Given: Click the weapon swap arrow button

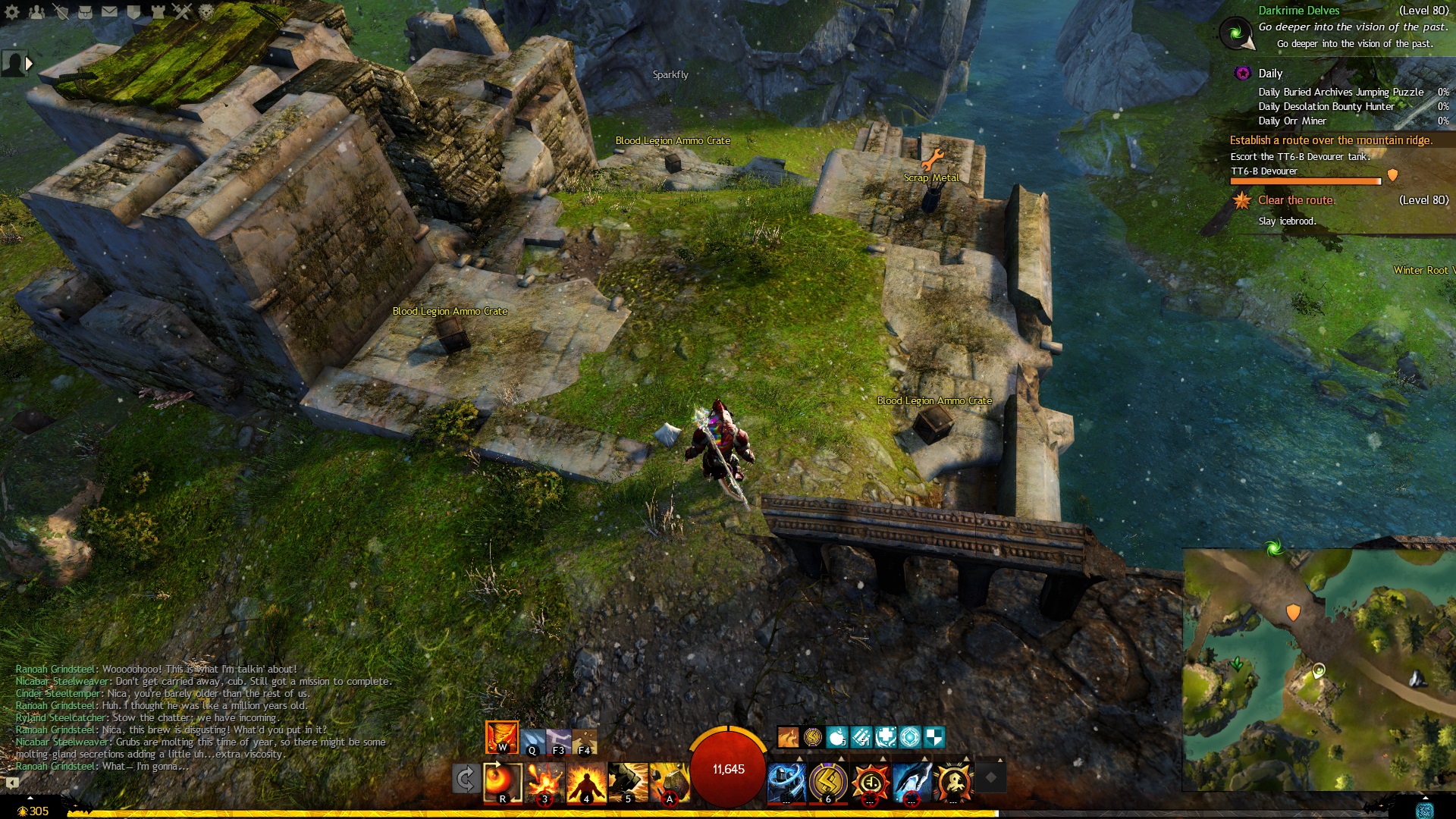Looking at the screenshot, I should [465, 778].
